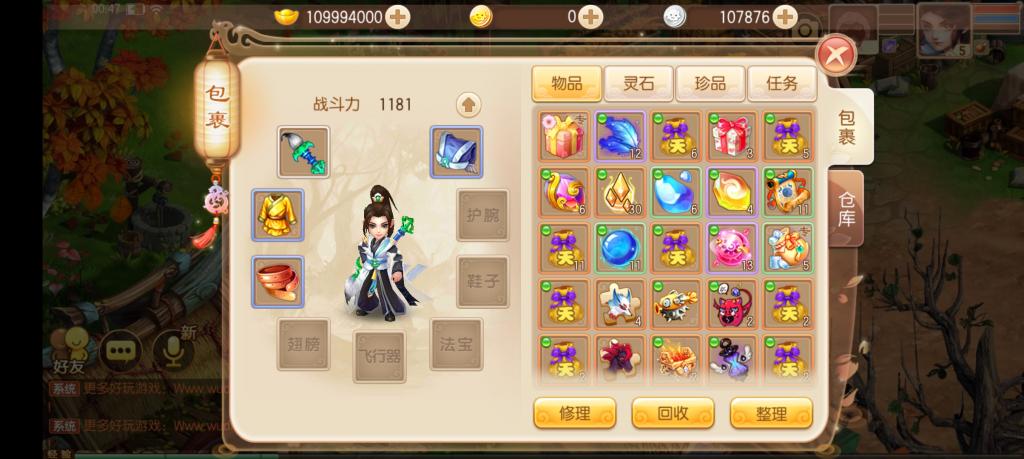
Task: Select the golden crystal stack of 30
Action: click(x=621, y=192)
